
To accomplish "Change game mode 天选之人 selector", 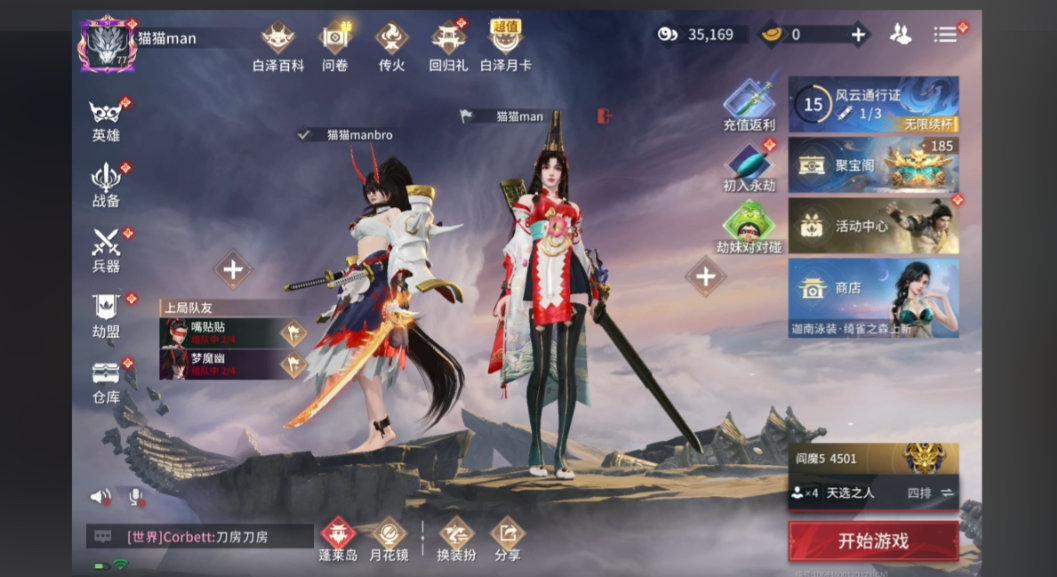I will pyautogui.click(x=873, y=492).
